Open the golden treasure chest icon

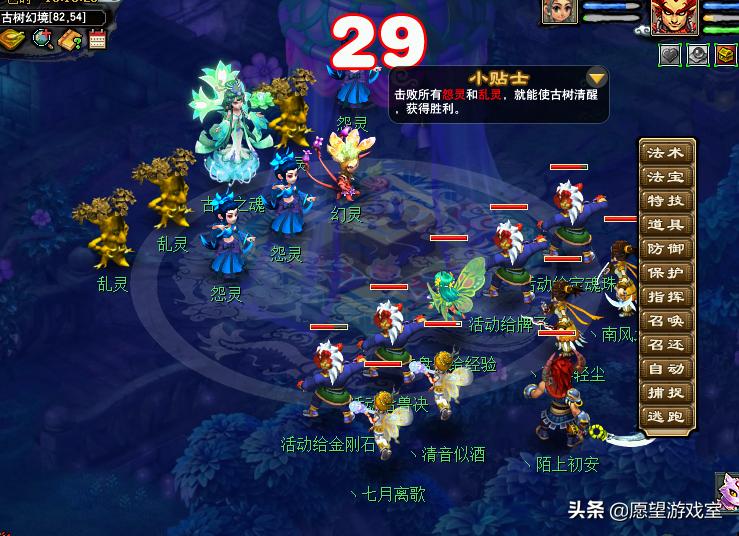coord(727,54)
